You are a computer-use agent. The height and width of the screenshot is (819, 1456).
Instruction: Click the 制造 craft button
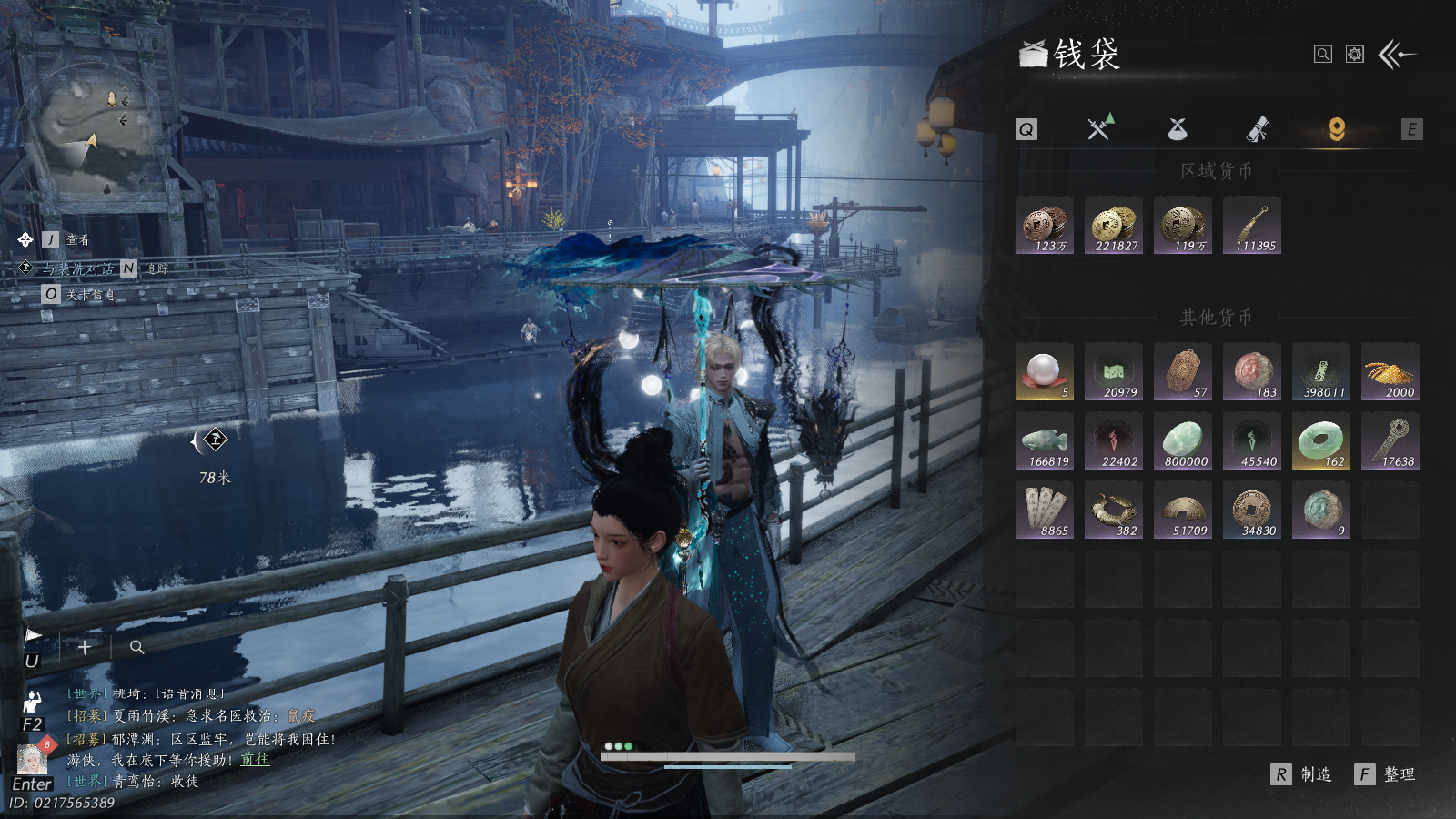point(1303,774)
